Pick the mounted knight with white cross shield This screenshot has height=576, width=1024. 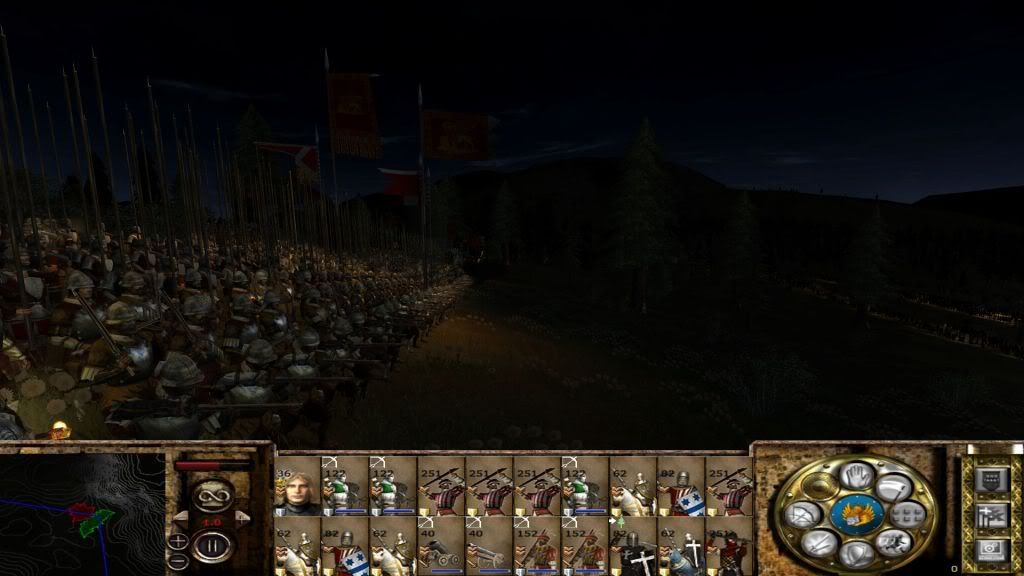coord(681,546)
